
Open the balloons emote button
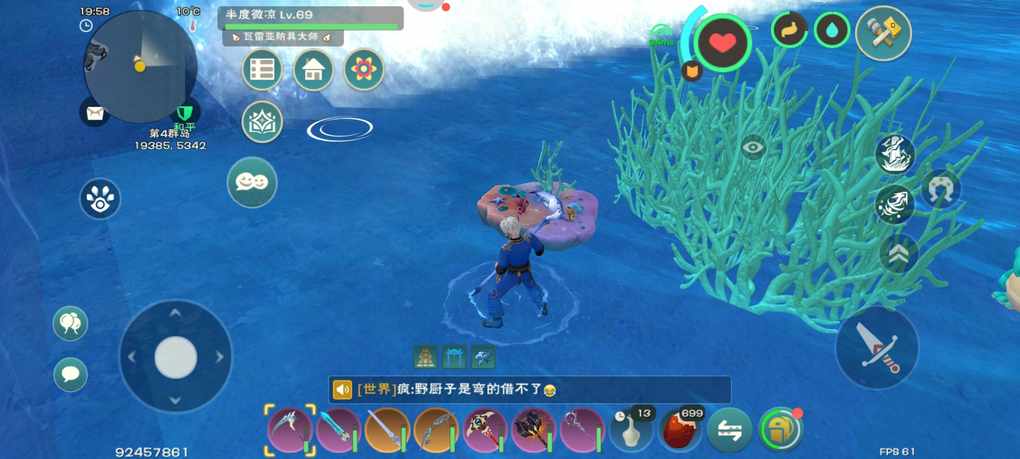[x=70, y=323]
